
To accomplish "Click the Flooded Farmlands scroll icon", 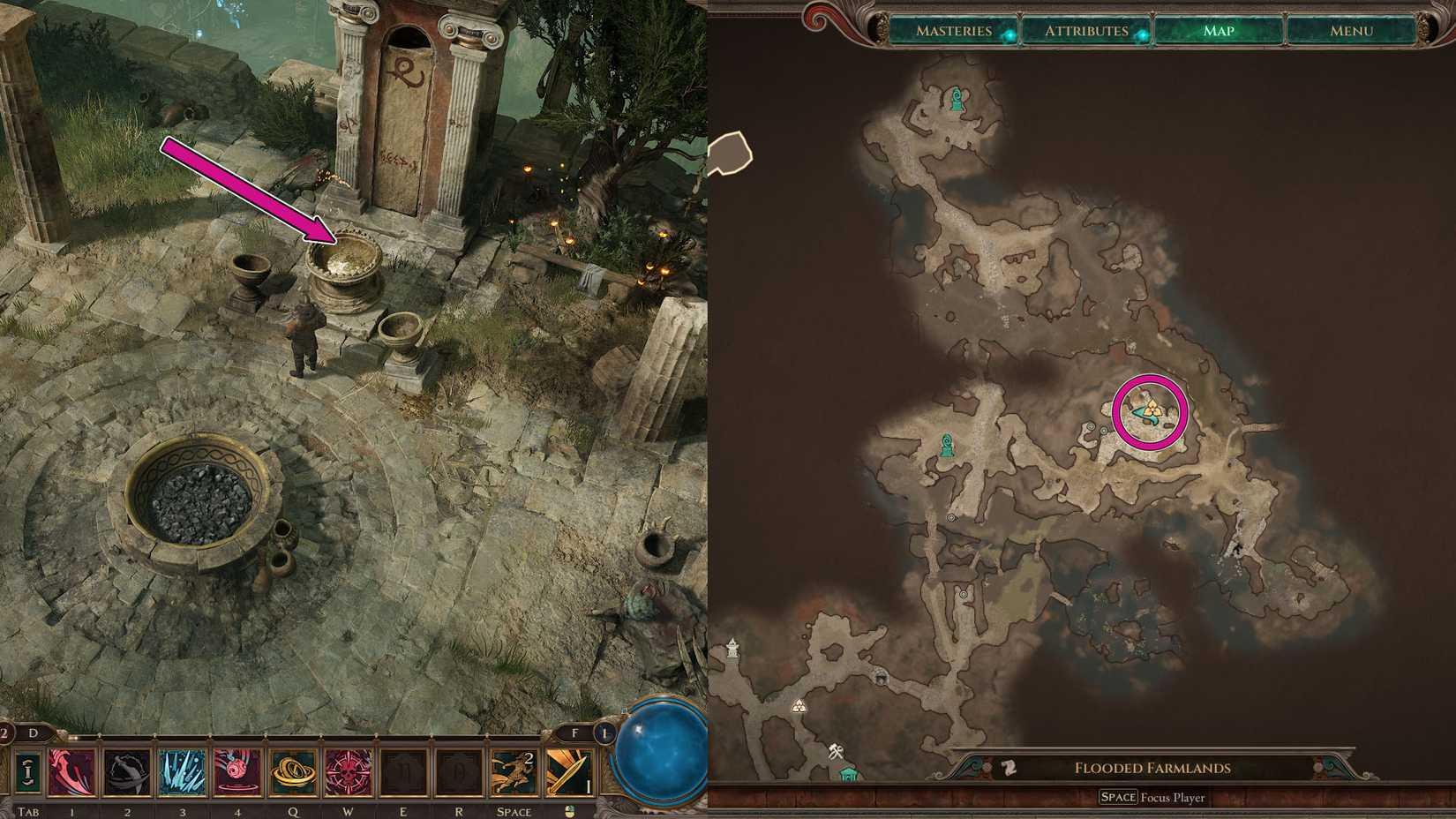I will tap(1009, 768).
